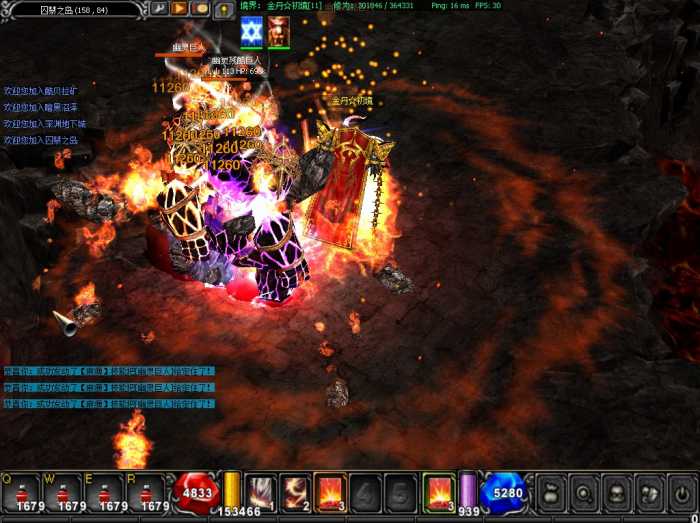
Task: Open the wrench settings button
Action: point(160,9)
